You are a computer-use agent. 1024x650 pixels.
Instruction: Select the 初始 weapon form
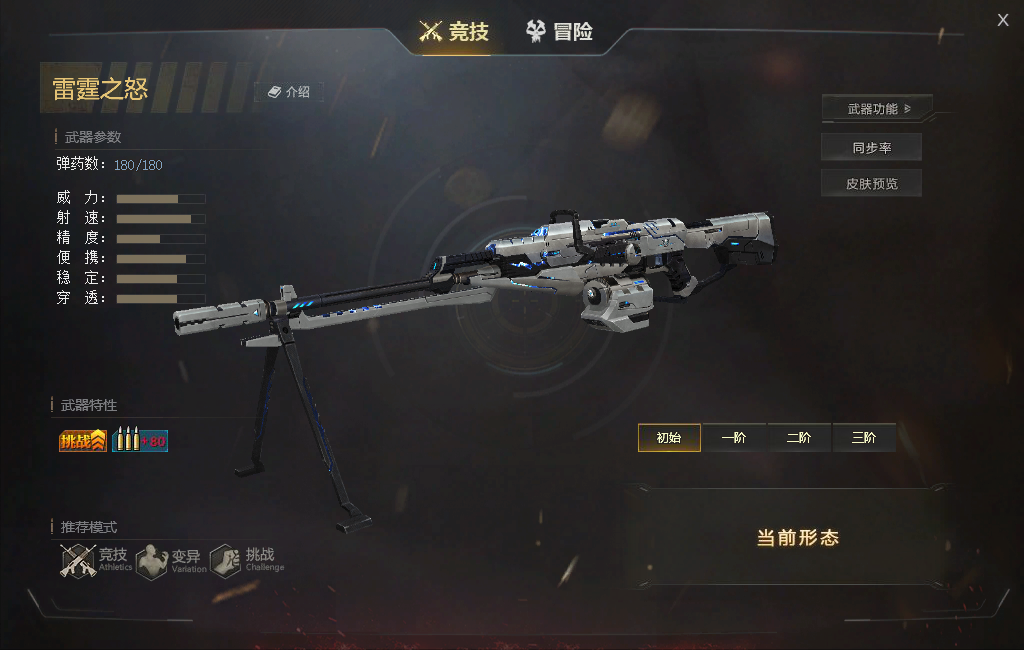(669, 438)
